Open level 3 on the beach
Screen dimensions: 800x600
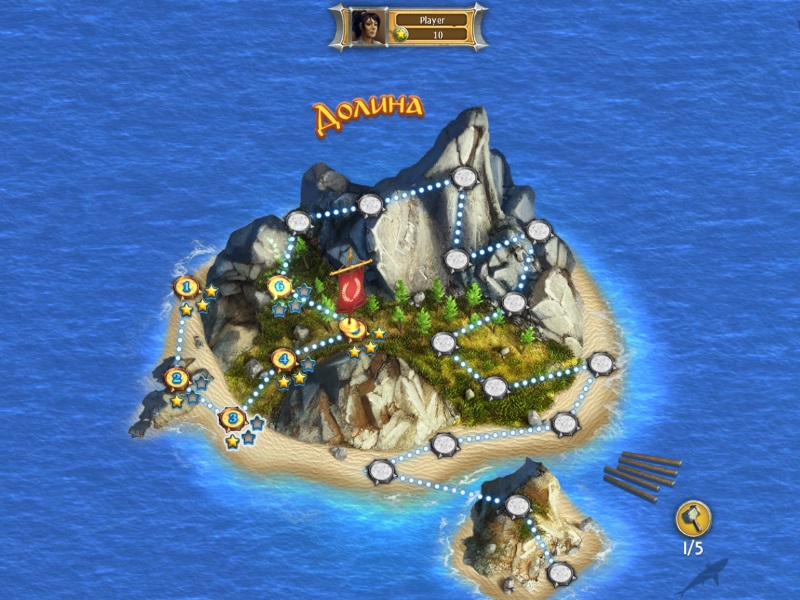pos(232,417)
